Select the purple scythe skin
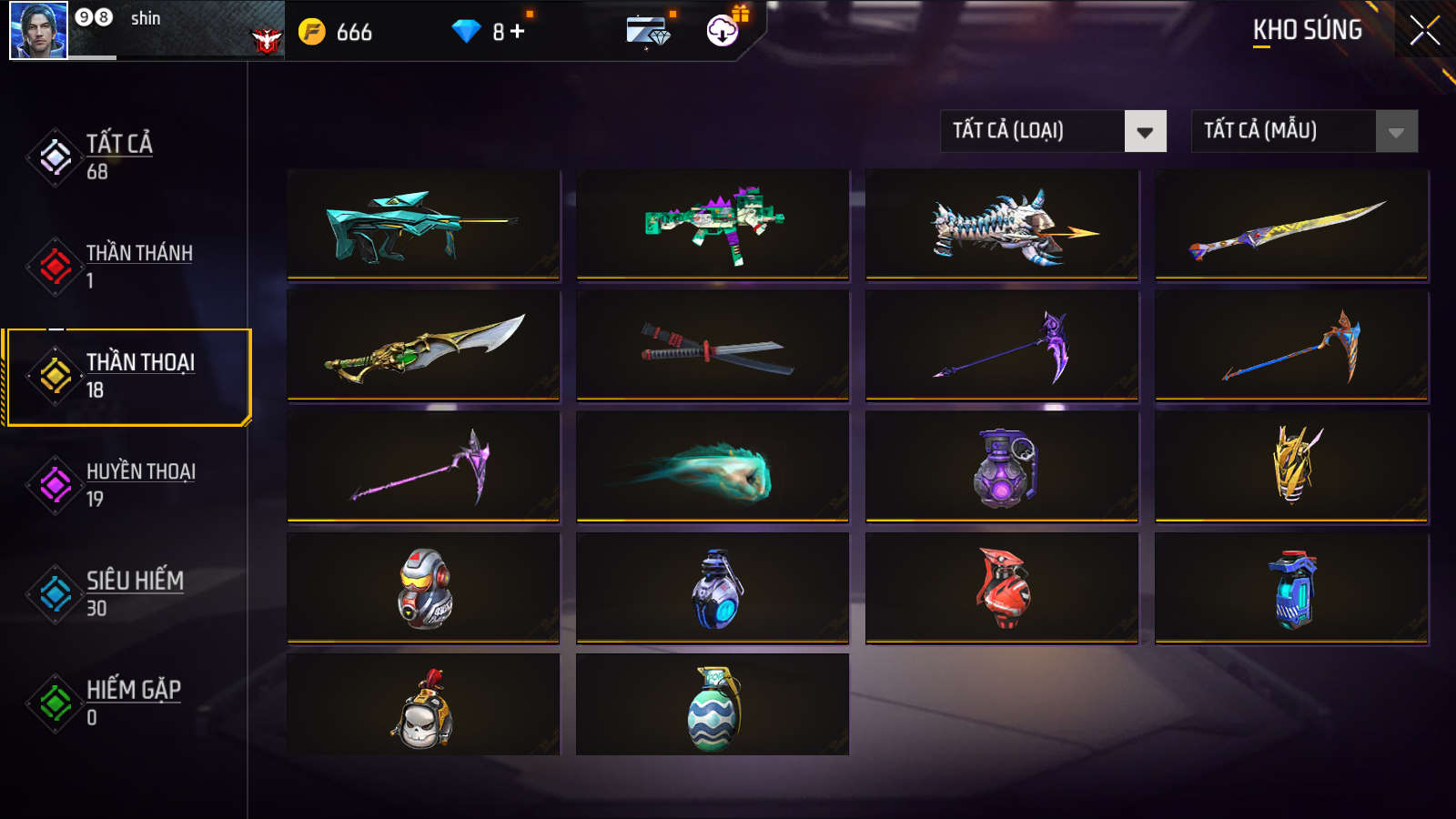This screenshot has width=1456, height=819. point(1002,346)
